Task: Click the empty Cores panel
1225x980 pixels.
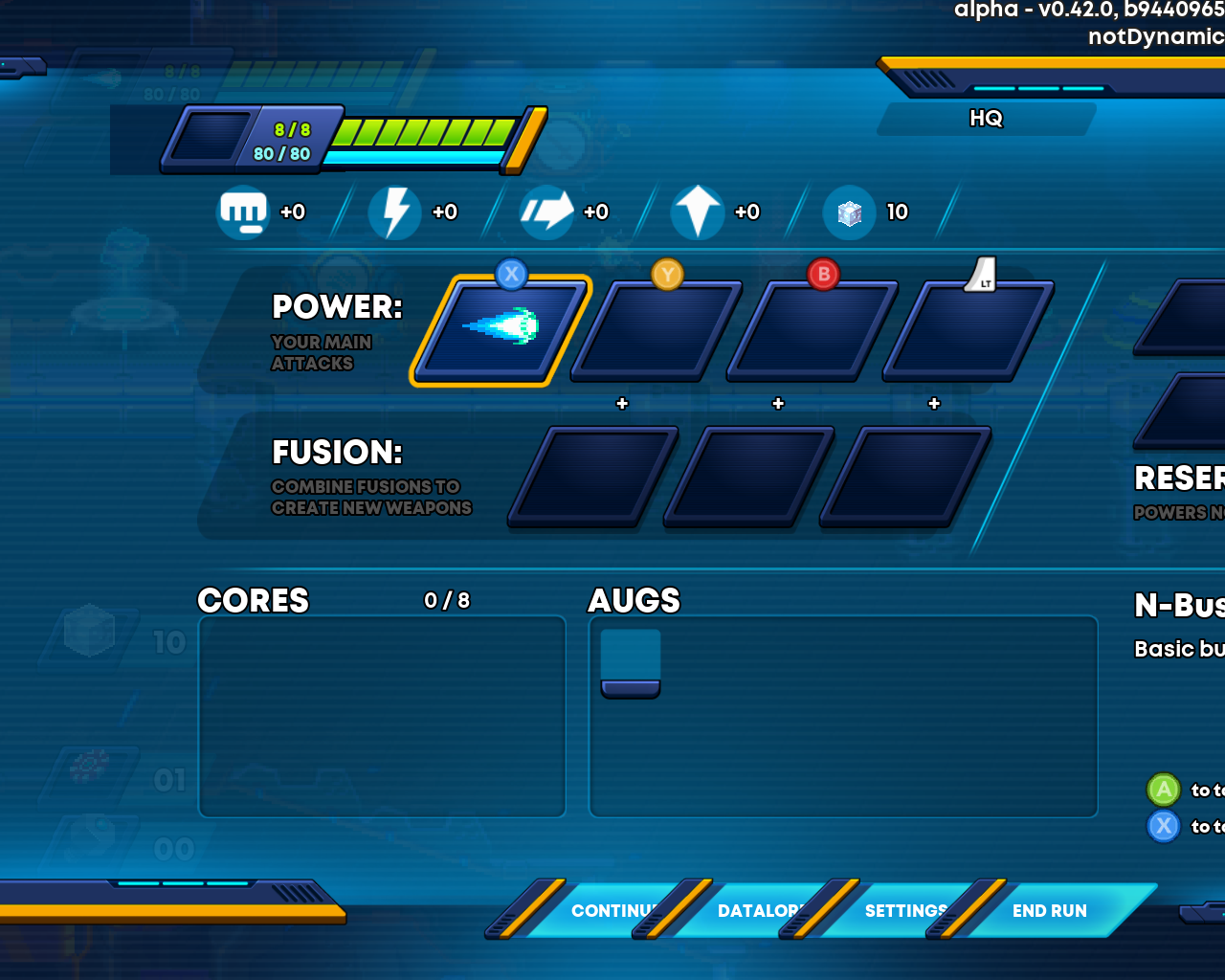Action: [382, 717]
